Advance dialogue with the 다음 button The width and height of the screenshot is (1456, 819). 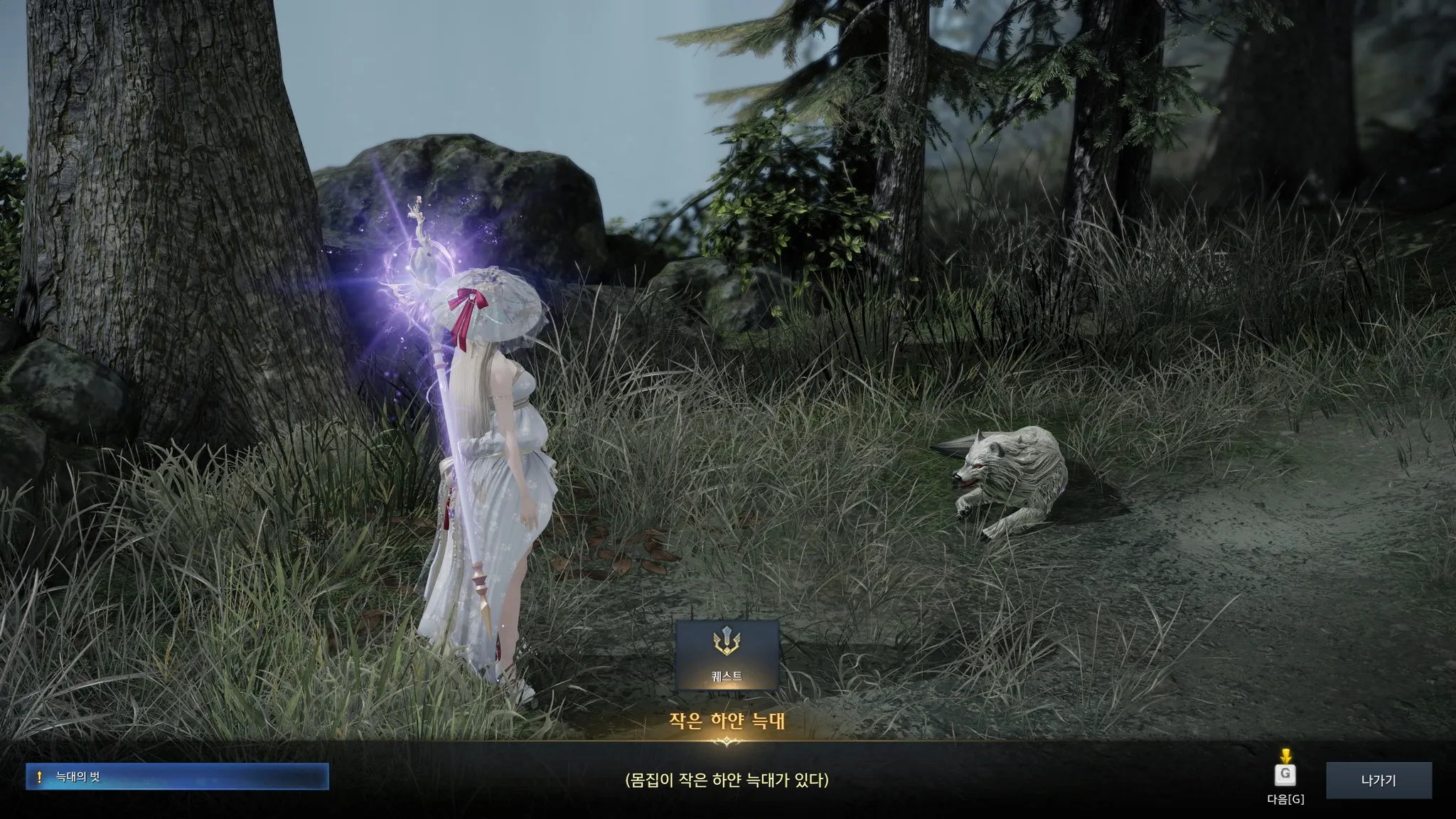click(1285, 775)
